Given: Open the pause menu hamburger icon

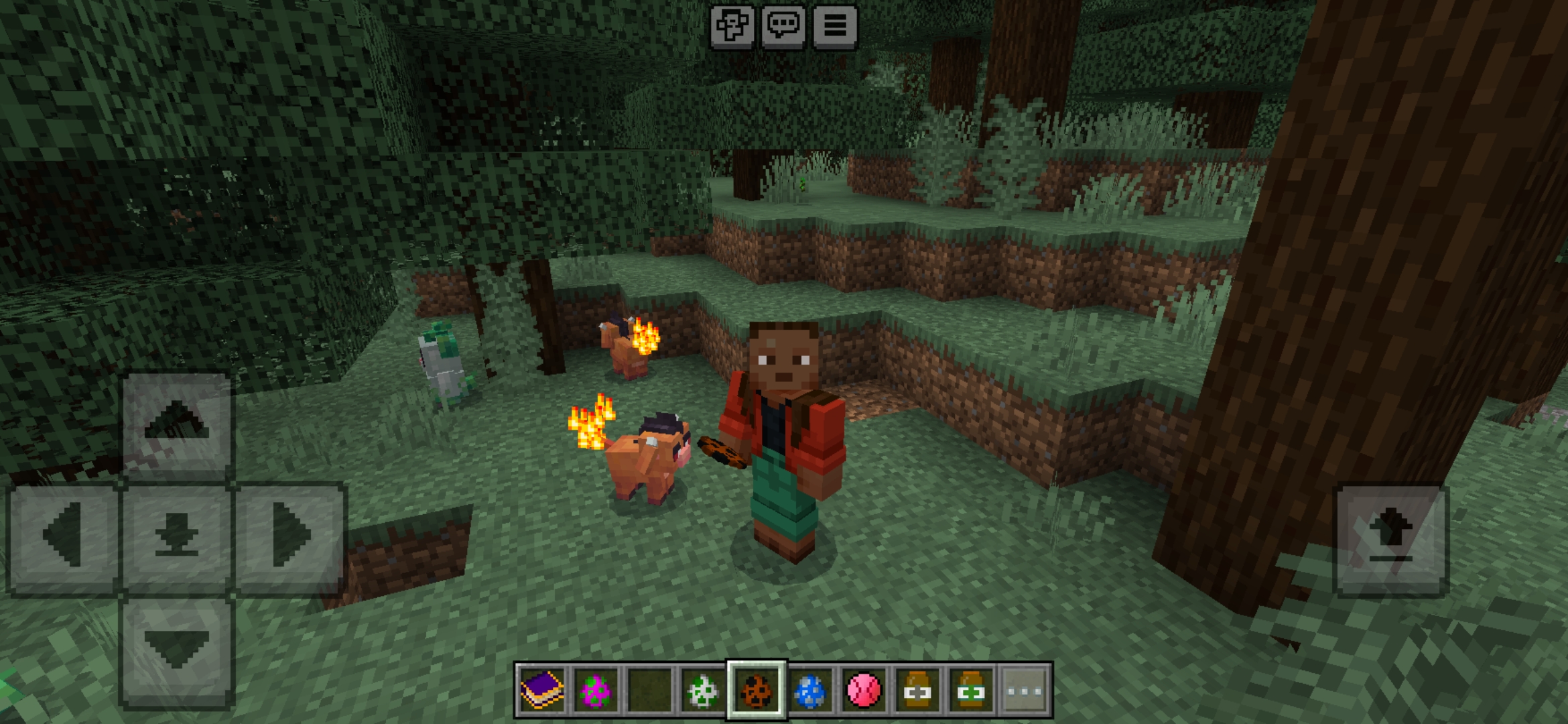Looking at the screenshot, I should click(x=834, y=28).
